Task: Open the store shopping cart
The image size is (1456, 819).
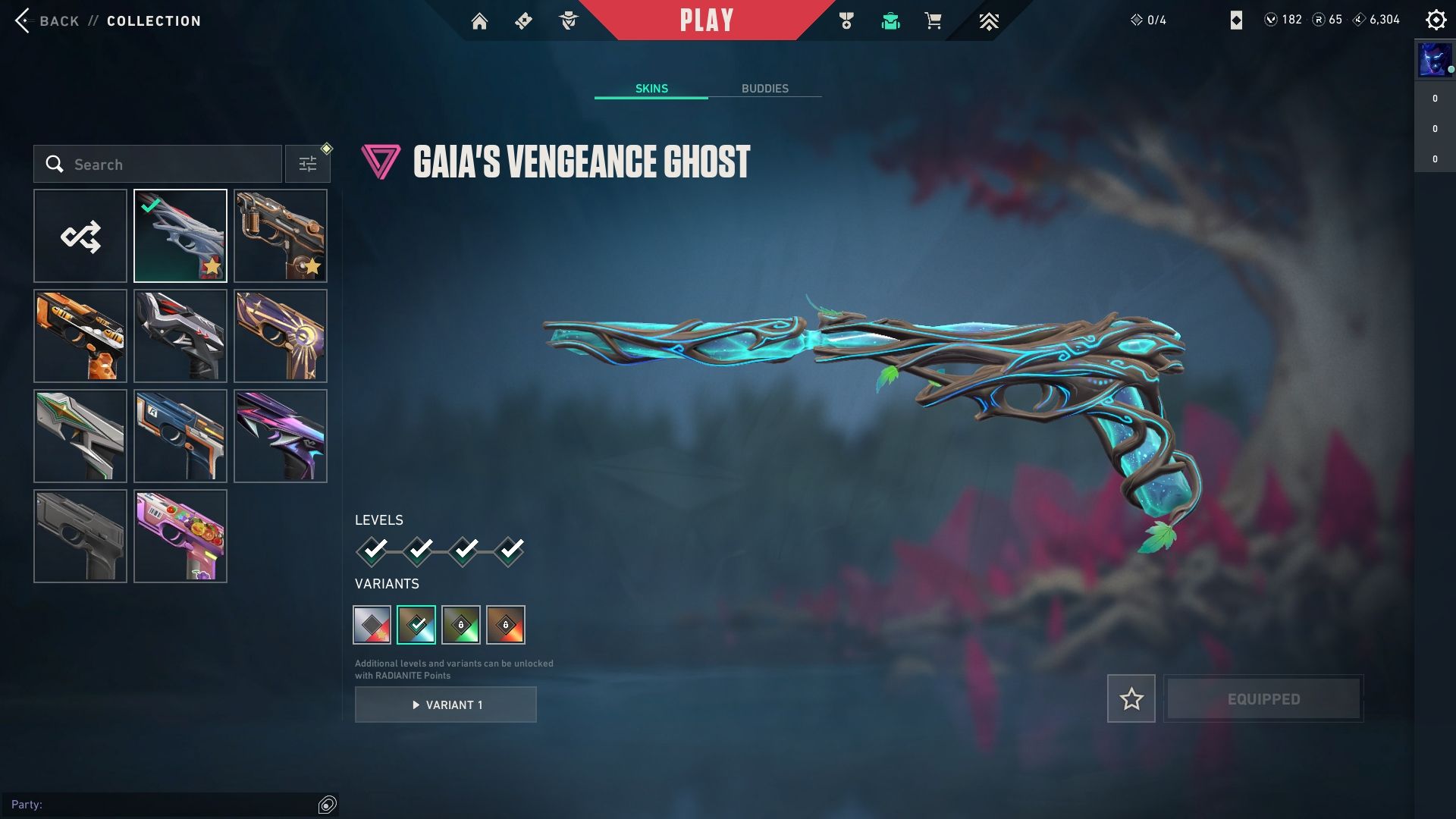Action: click(x=933, y=21)
